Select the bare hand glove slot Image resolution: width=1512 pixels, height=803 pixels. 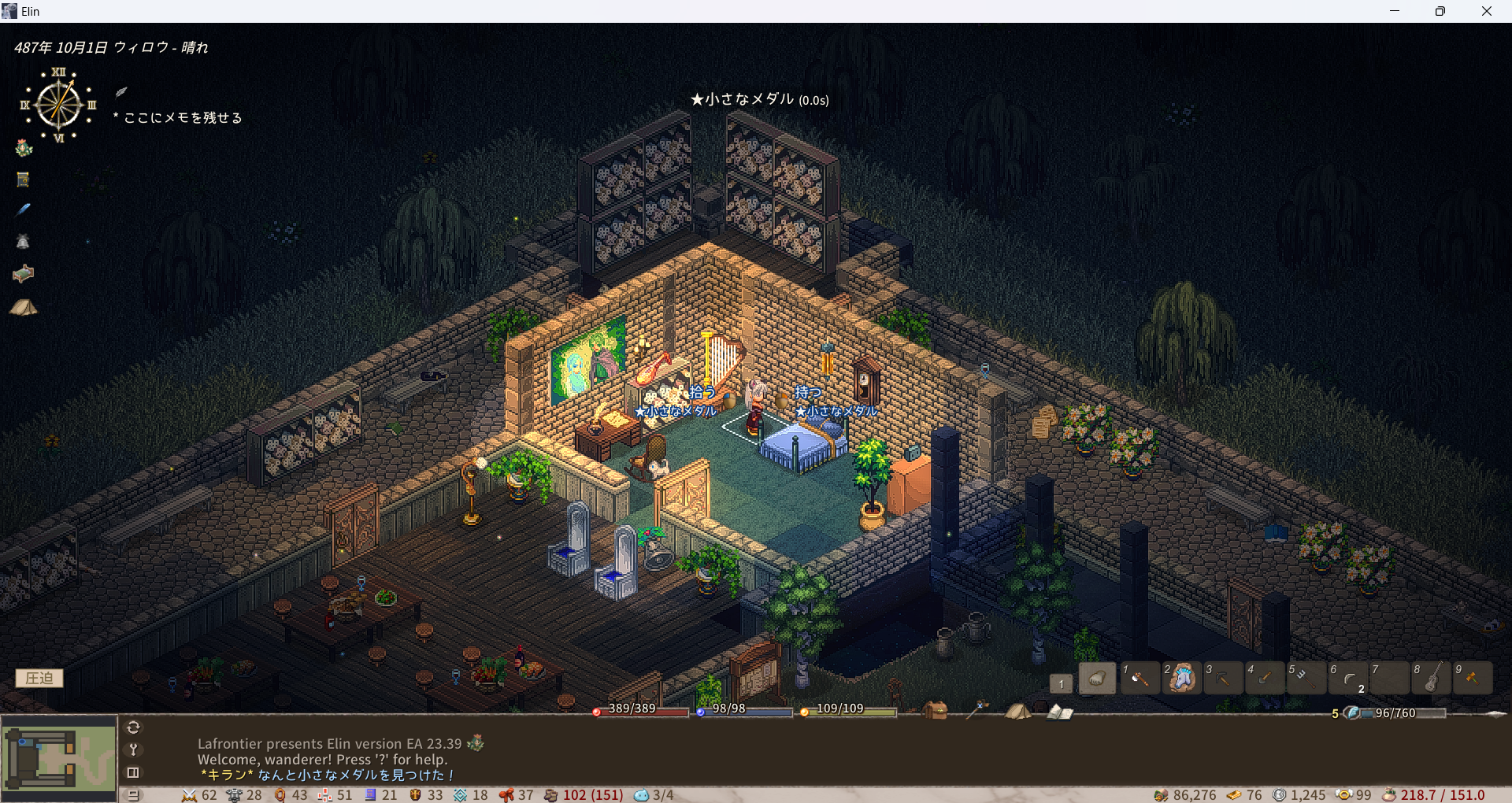(x=1097, y=678)
